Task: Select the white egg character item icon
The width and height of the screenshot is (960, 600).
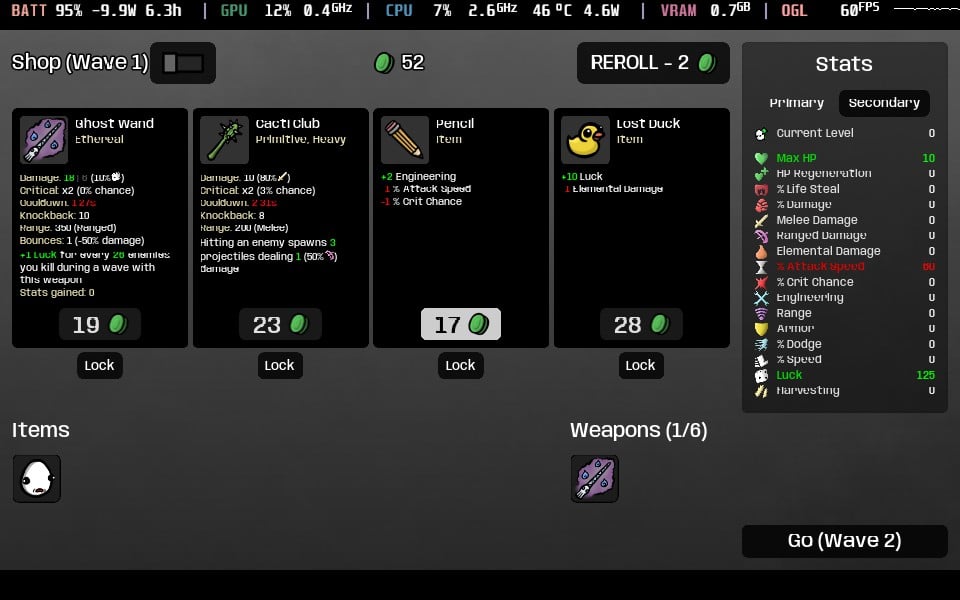Action: pyautogui.click(x=37, y=478)
